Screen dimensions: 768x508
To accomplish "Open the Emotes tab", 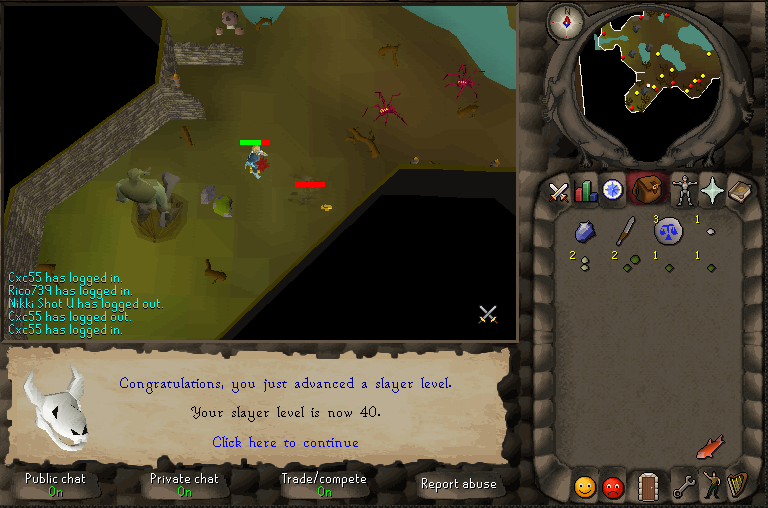I will pos(712,487).
